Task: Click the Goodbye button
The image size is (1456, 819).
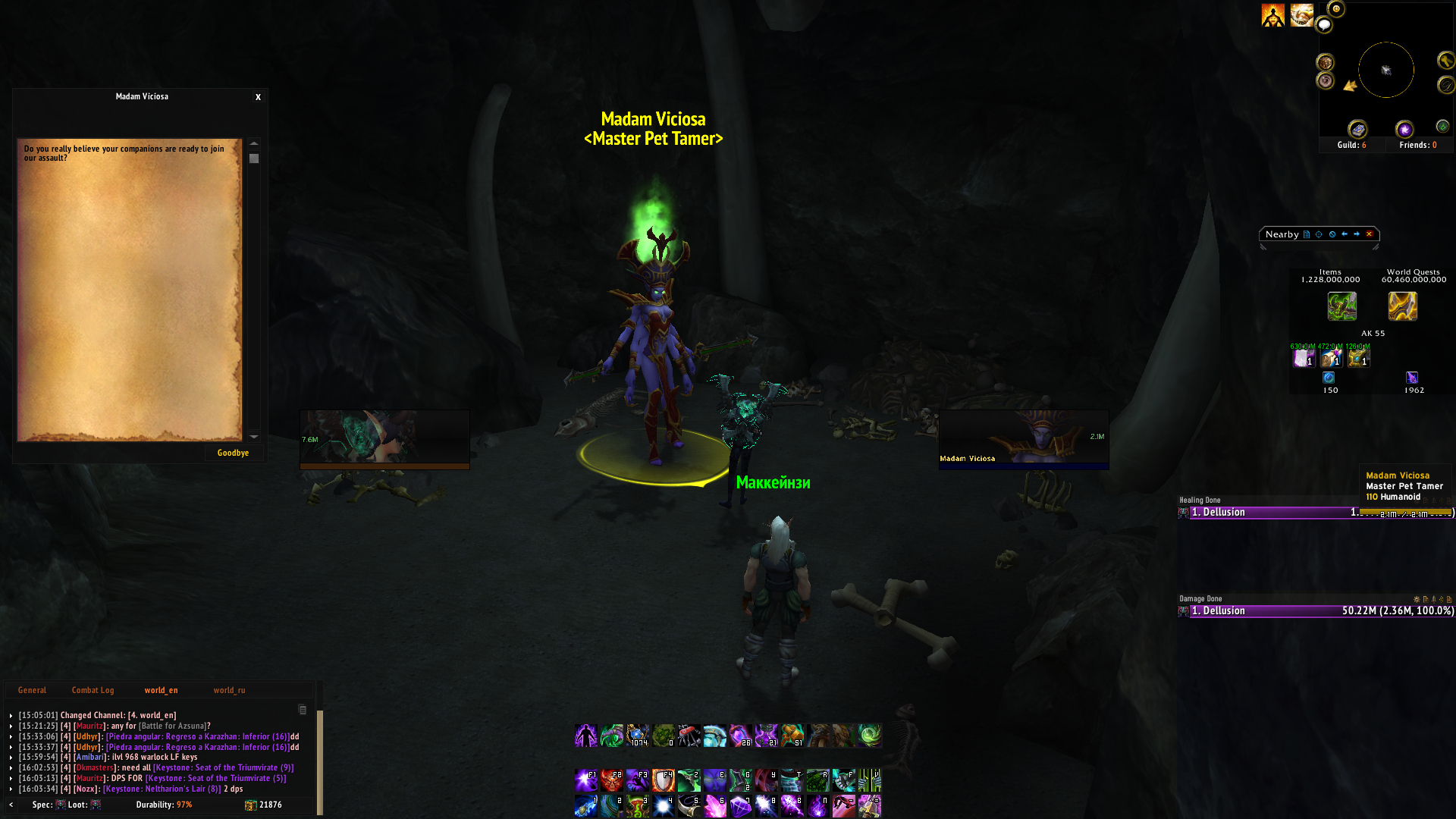Action: pos(233,453)
